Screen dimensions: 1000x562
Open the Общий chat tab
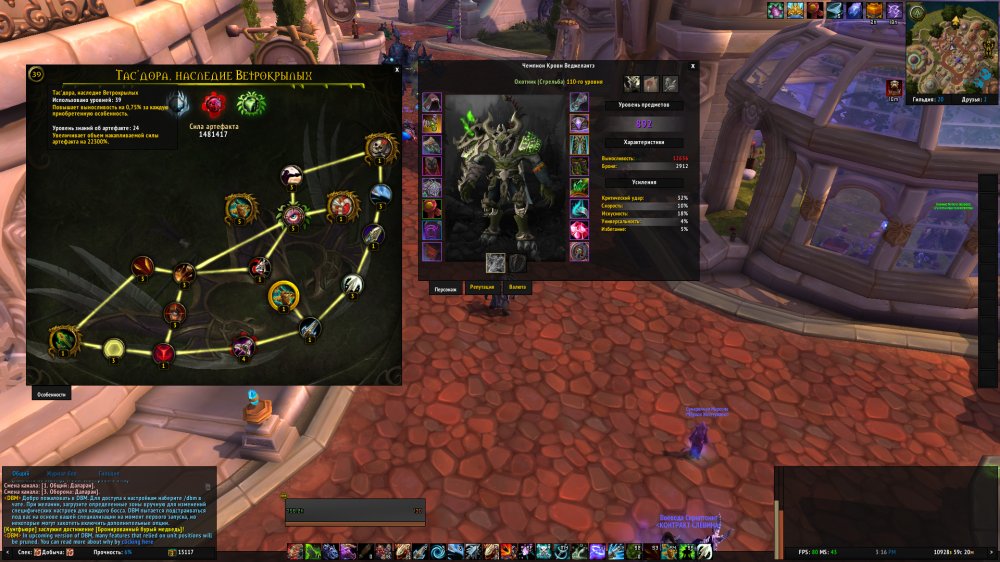pyautogui.click(x=21, y=473)
